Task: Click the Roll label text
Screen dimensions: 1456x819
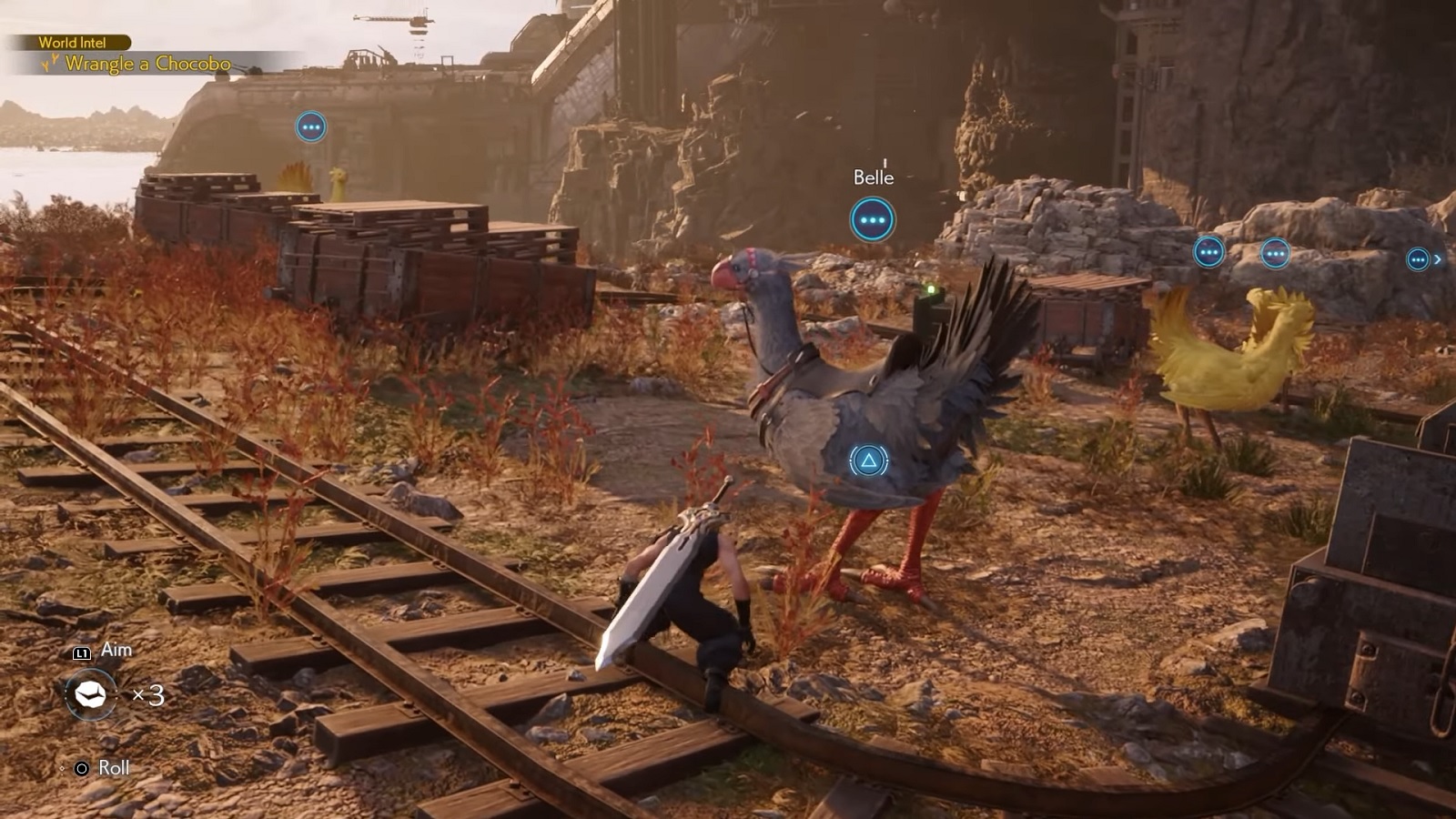Action: pyautogui.click(x=113, y=767)
